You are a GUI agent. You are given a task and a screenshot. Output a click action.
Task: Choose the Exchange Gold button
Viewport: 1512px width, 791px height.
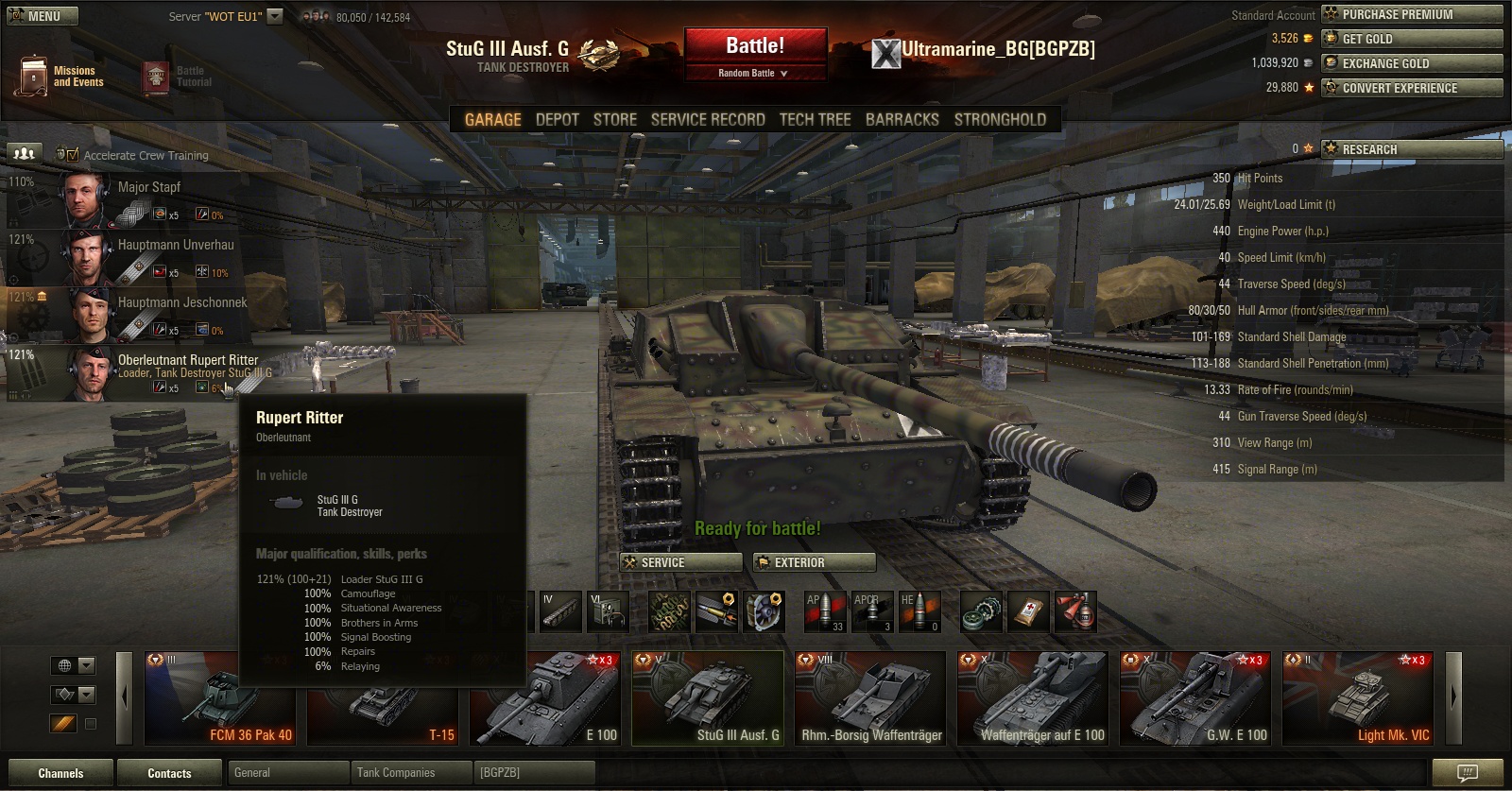[1412, 63]
